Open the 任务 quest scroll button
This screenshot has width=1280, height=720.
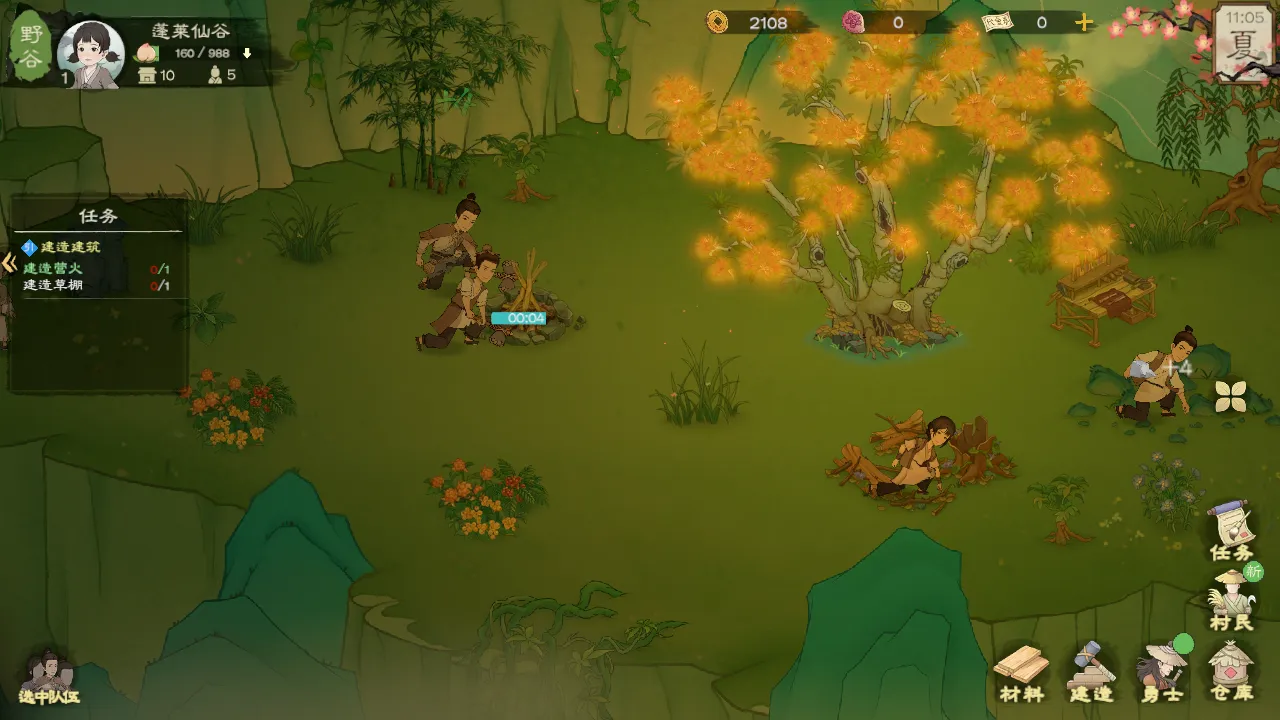(x=1231, y=530)
